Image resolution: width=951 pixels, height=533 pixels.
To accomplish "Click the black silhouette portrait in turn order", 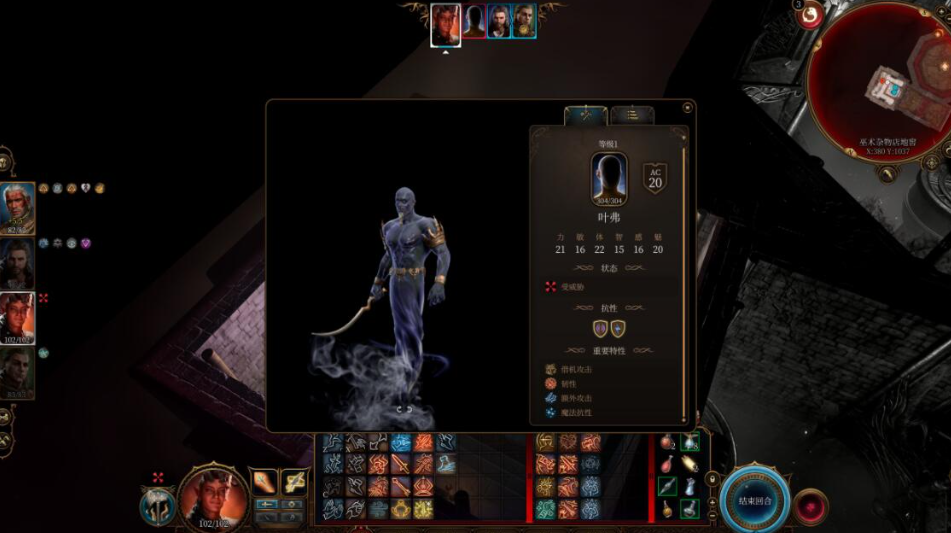I will pos(473,21).
